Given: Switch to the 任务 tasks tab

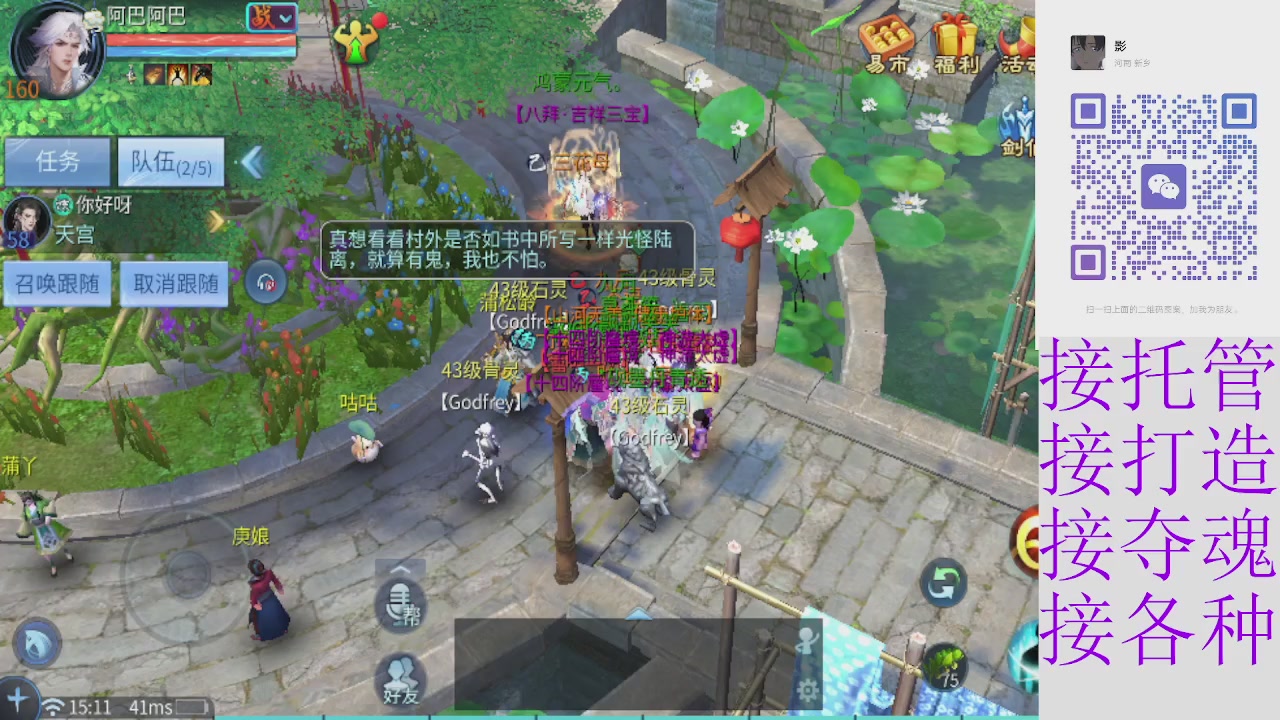Looking at the screenshot, I should (x=56, y=161).
